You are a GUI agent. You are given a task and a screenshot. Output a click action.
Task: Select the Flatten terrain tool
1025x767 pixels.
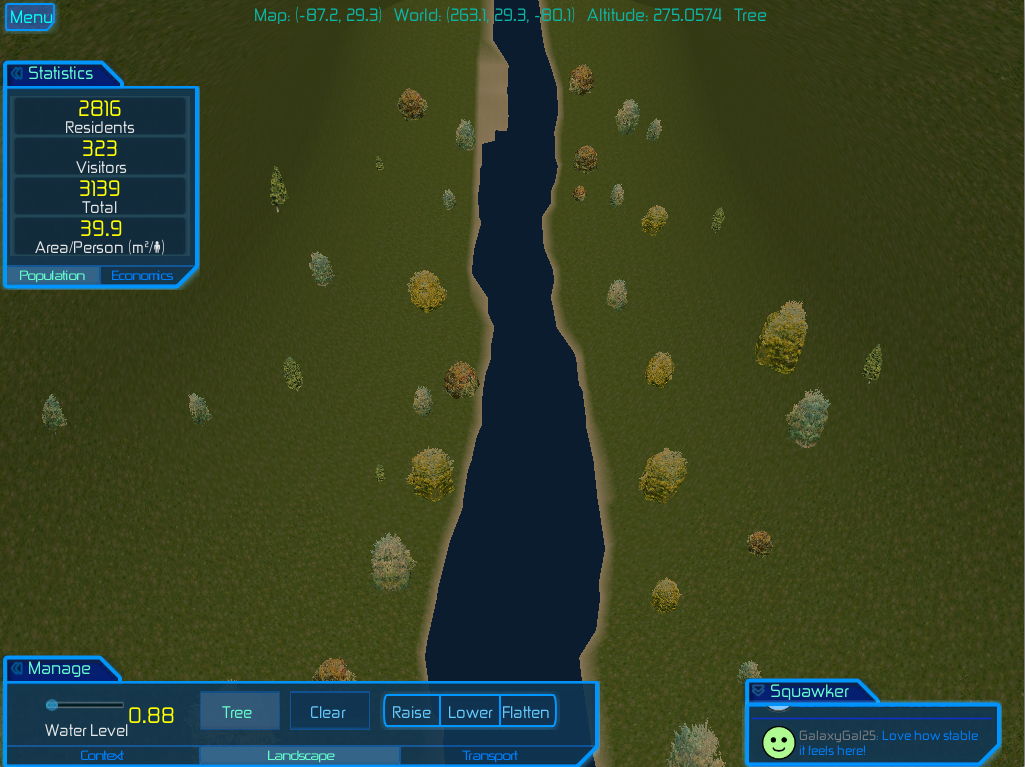(x=526, y=712)
